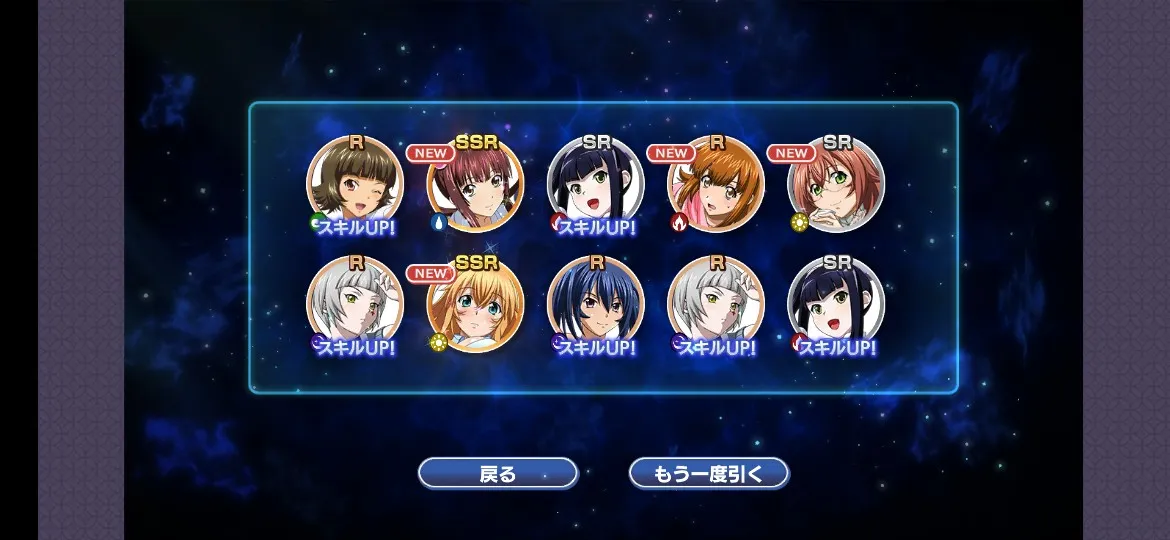
Task: Select the blue-haired R character portrait
Action: pos(596,305)
